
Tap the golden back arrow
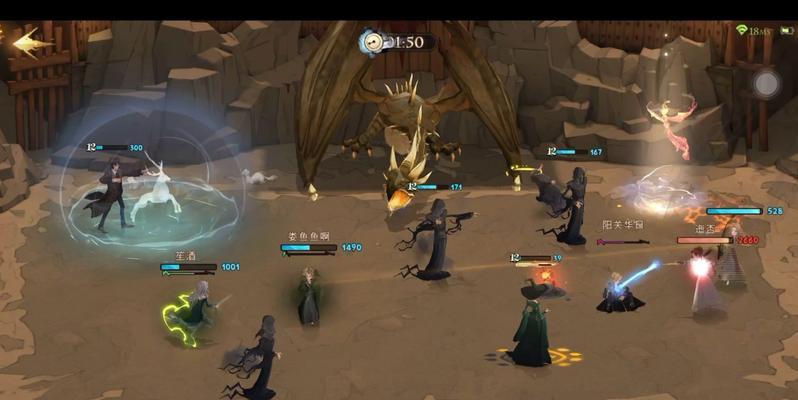pyautogui.click(x=32, y=43)
